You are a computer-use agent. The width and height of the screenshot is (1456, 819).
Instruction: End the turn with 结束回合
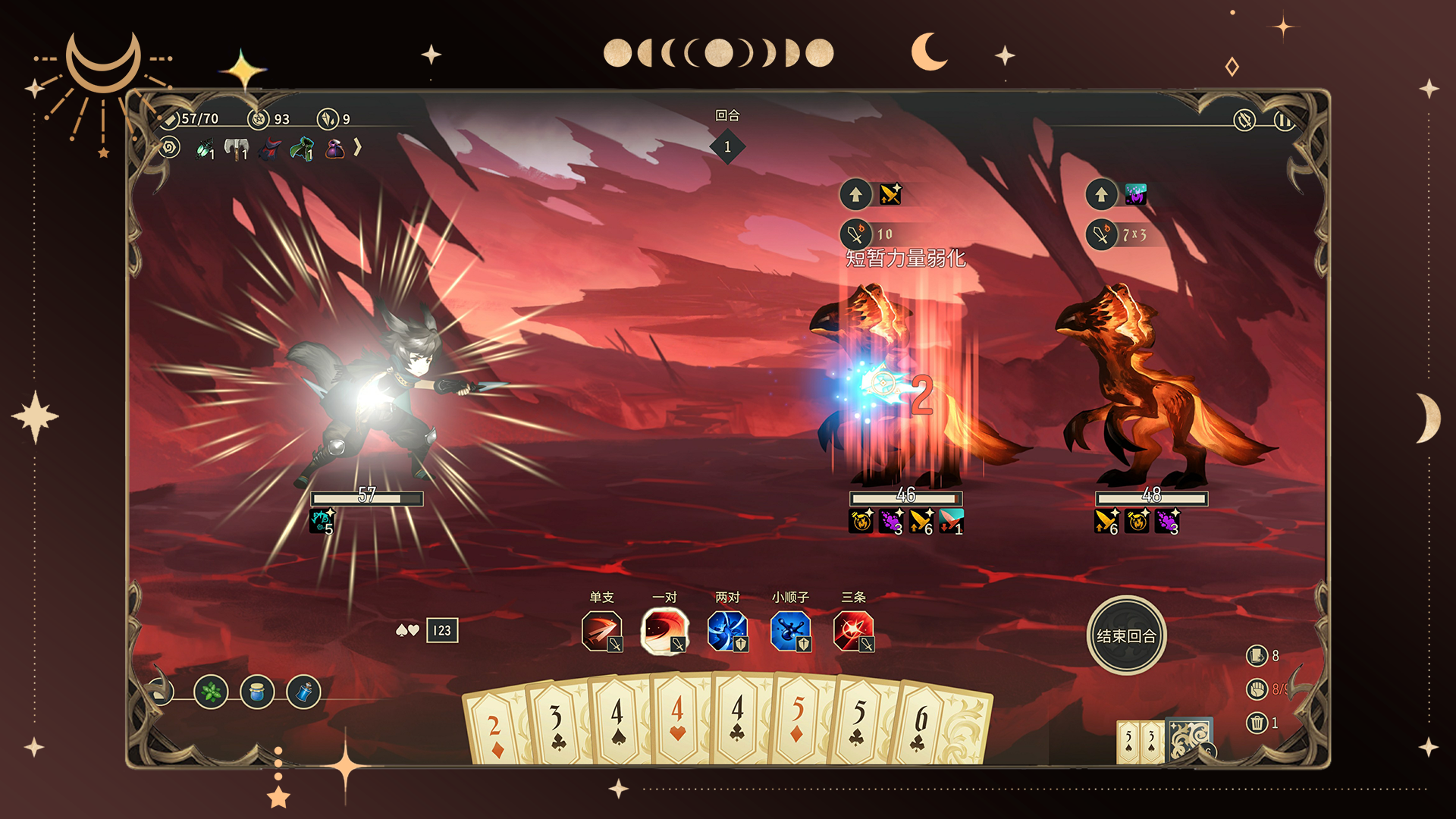point(1126,635)
